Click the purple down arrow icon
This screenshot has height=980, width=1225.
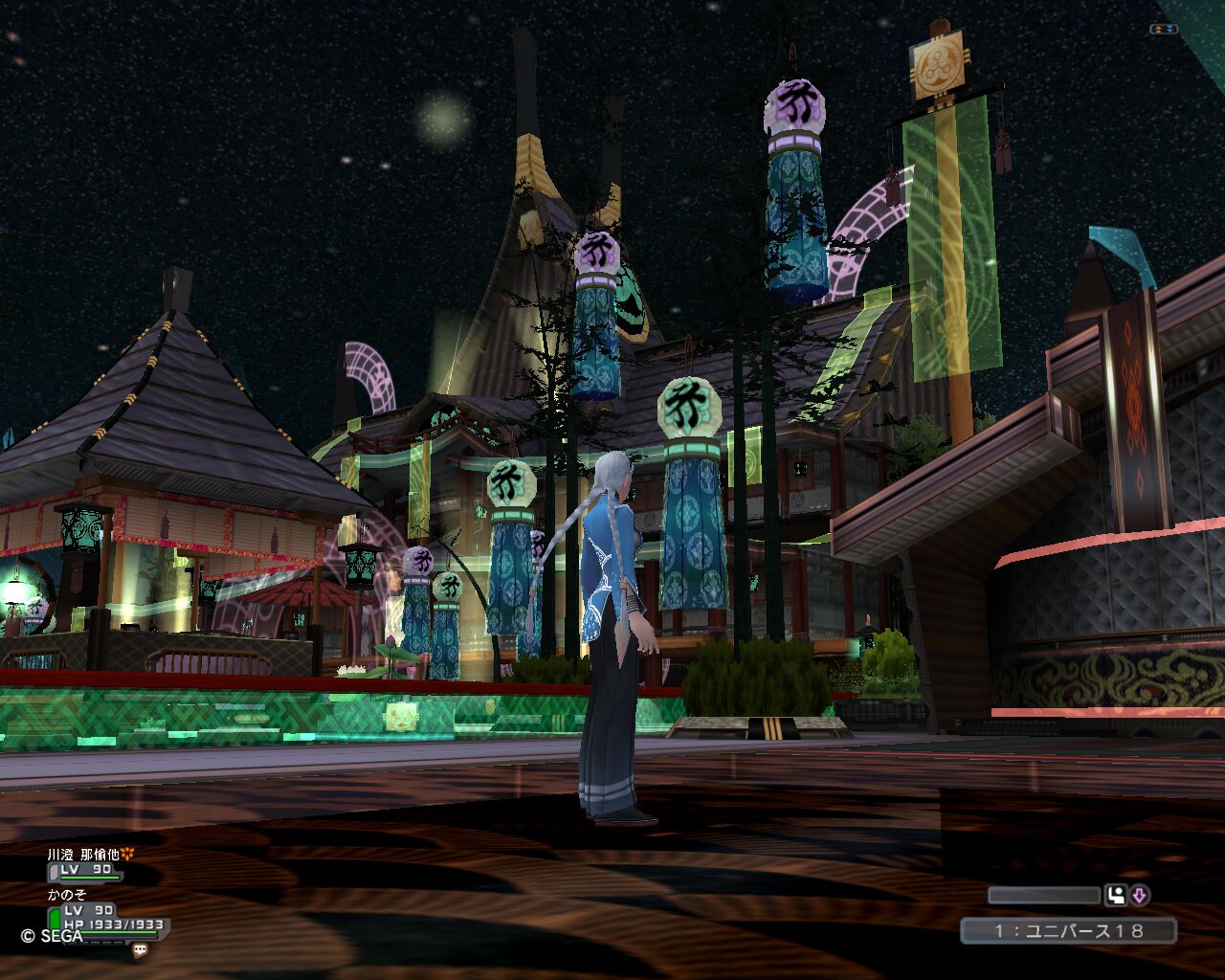(x=1139, y=896)
